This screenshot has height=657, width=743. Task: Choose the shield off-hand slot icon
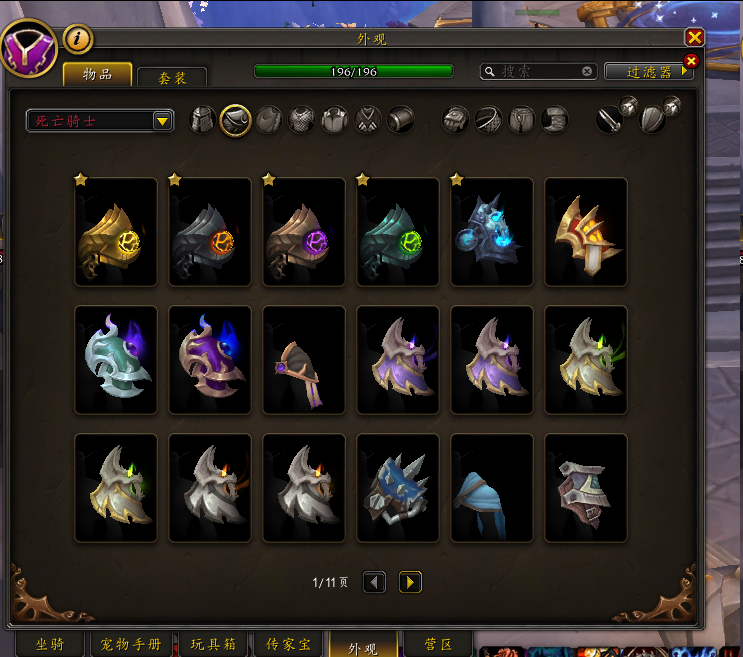tap(652, 120)
